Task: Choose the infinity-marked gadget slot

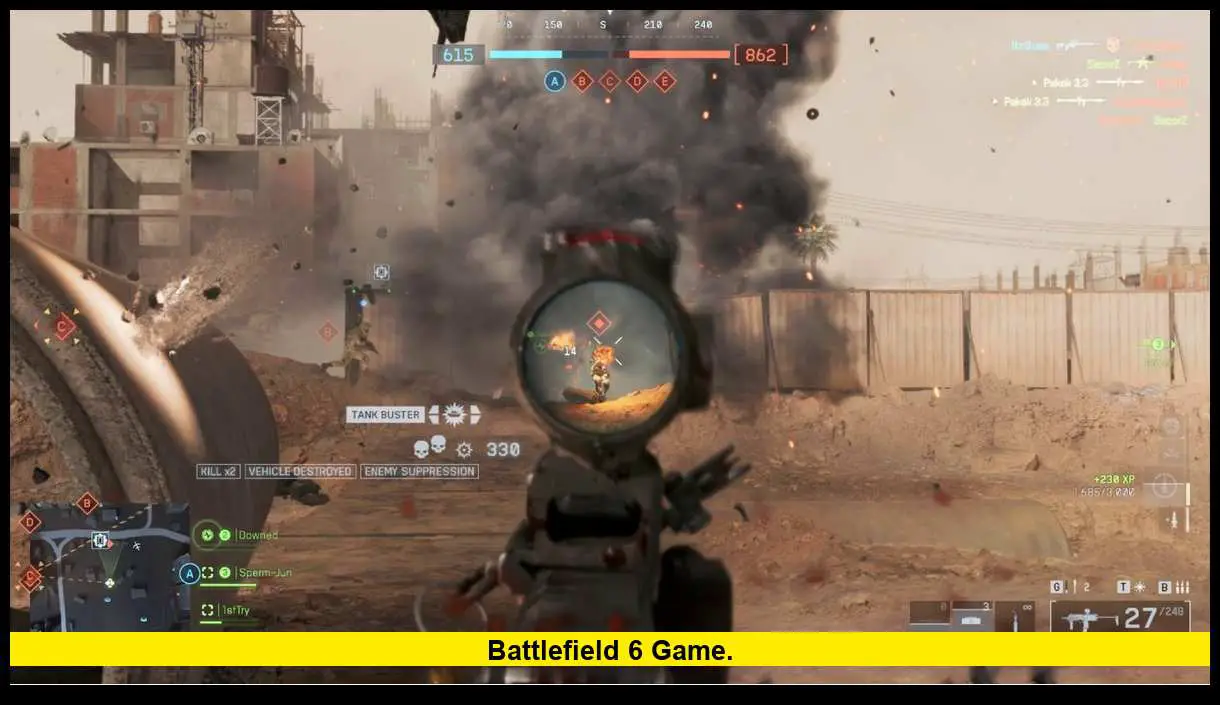Action: pyautogui.click(x=1016, y=615)
